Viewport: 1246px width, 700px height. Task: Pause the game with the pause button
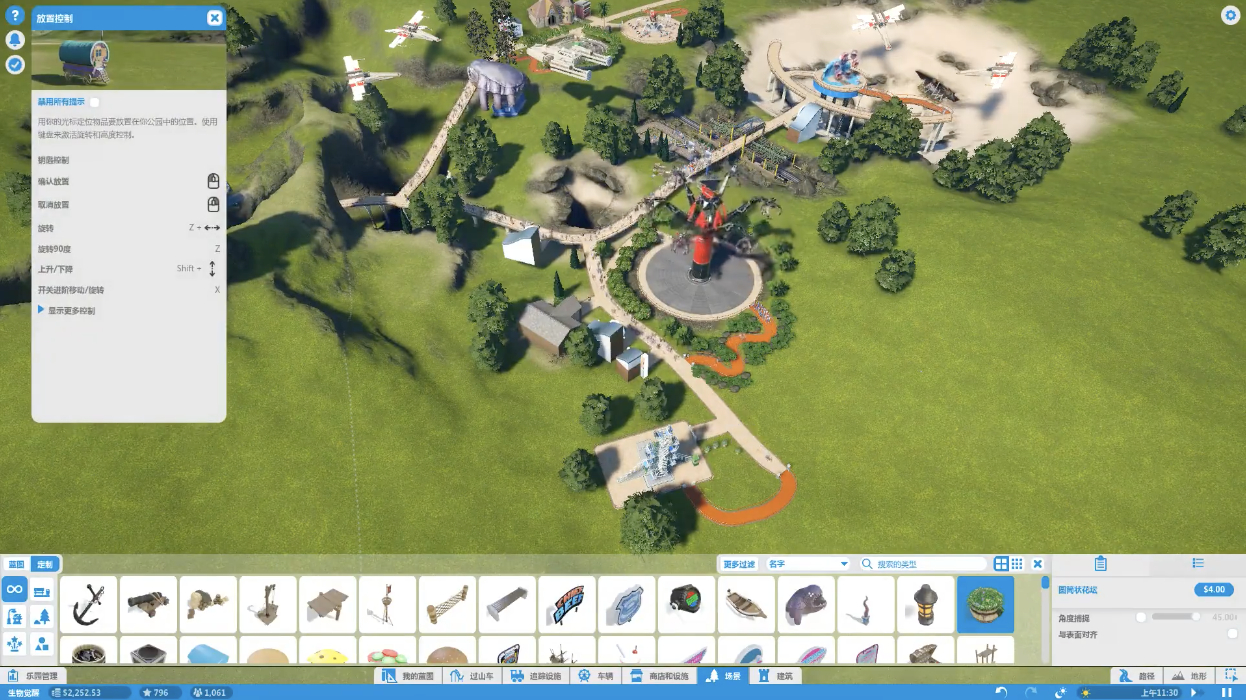1227,692
